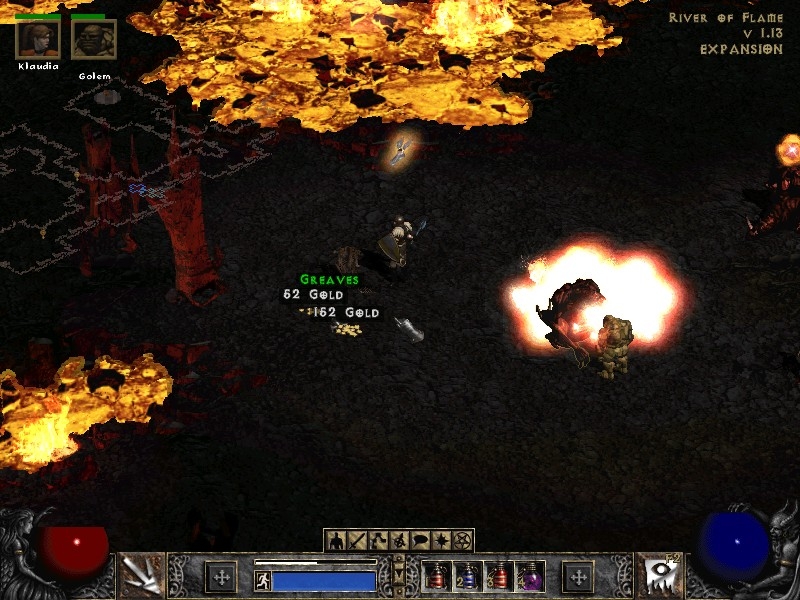Open the message log speech bubble
The height and width of the screenshot is (600, 800).
click(x=419, y=541)
